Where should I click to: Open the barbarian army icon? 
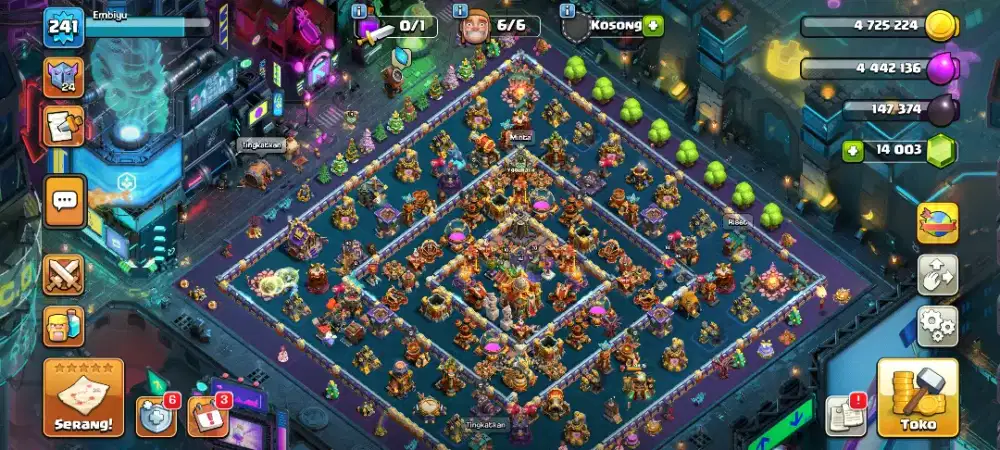tap(64, 326)
